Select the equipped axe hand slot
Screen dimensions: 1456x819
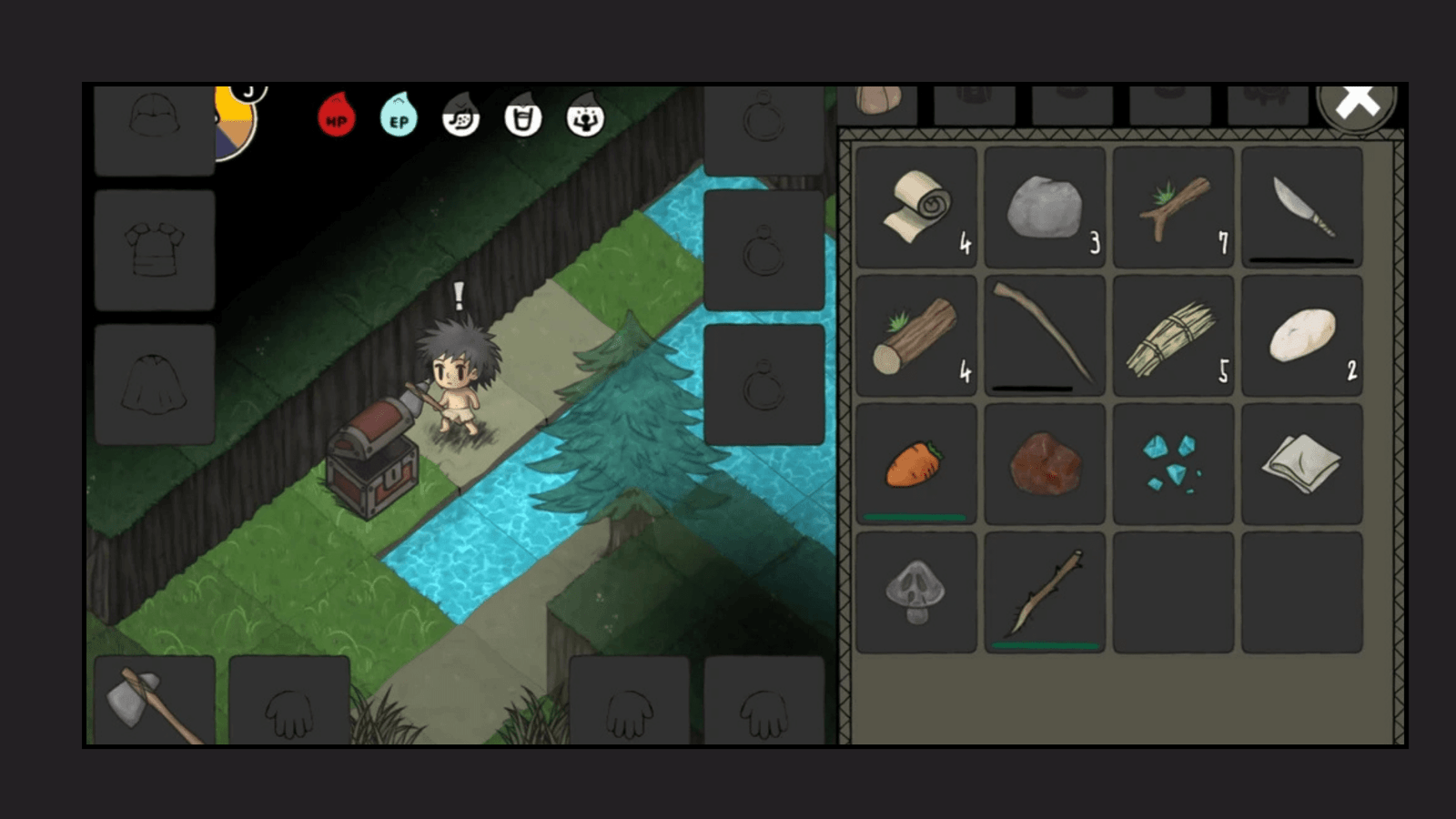pos(155,701)
